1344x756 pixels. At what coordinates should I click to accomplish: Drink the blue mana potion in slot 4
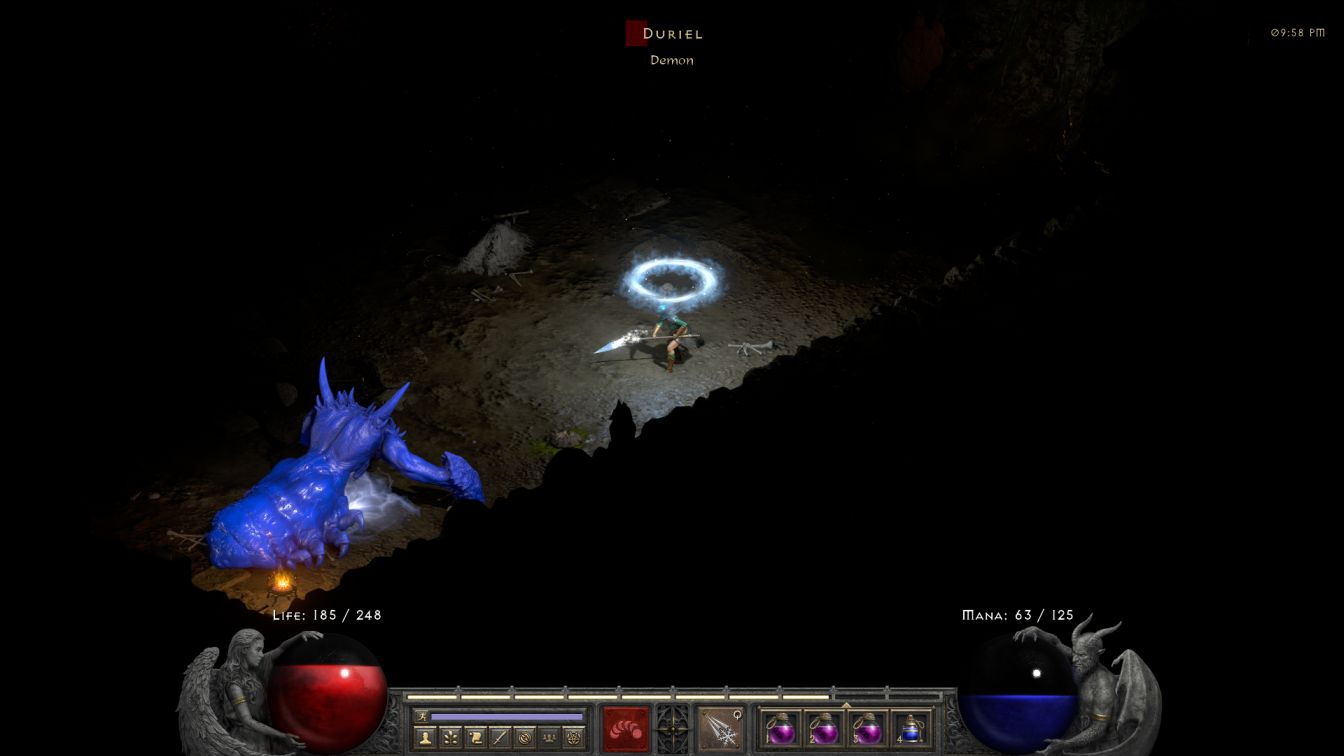pos(909,727)
